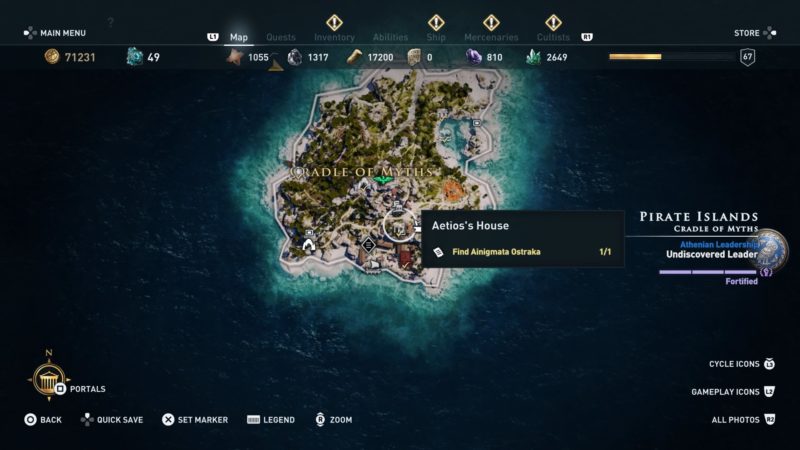Select the Map tab
This screenshot has height=450, width=800.
click(x=239, y=37)
